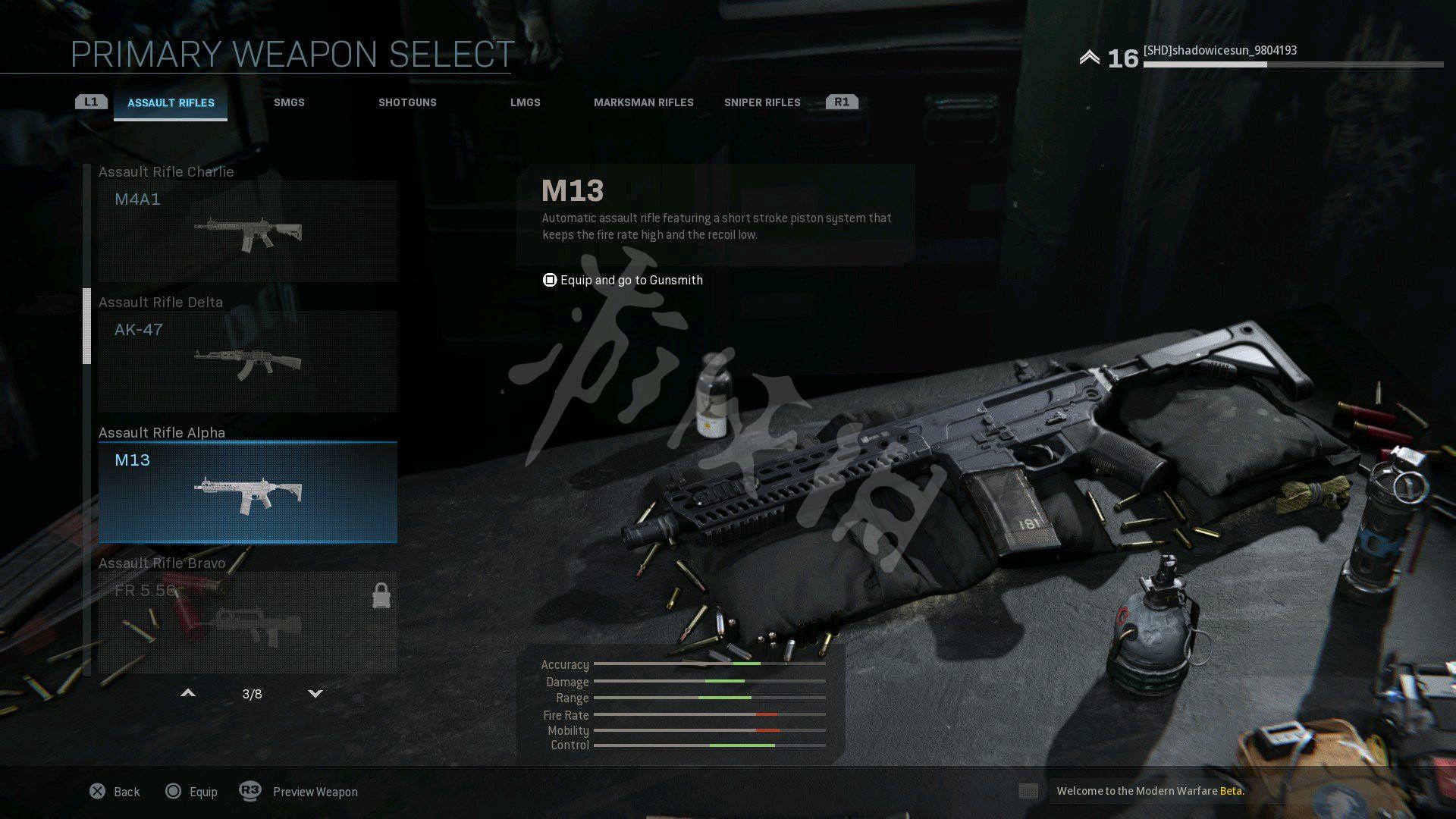1456x819 pixels.
Task: Click the down arrow in weapon list
Action: pyautogui.click(x=315, y=693)
